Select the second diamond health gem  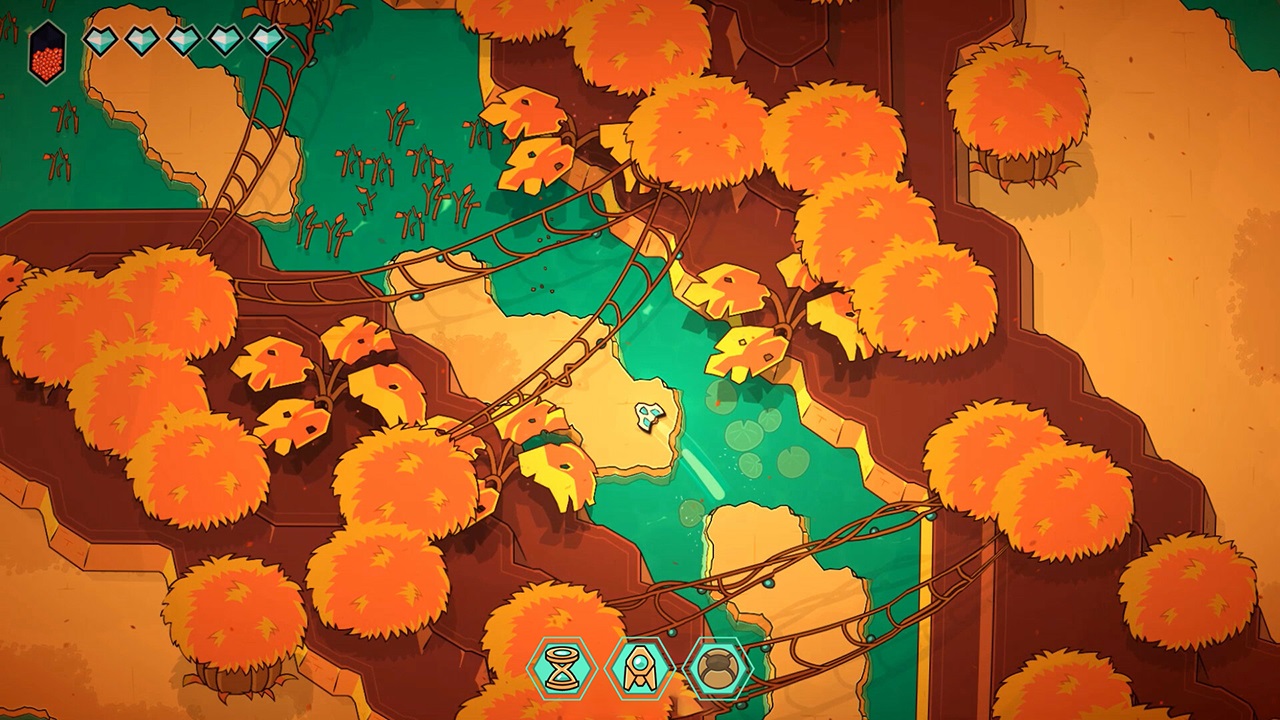point(140,38)
